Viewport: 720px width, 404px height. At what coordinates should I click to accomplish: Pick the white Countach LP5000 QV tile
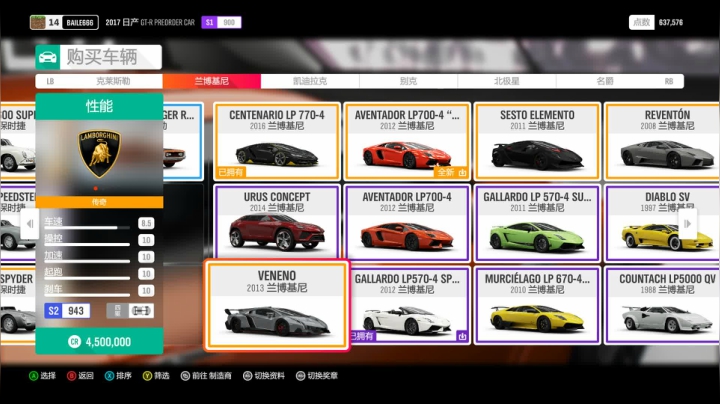coord(667,305)
